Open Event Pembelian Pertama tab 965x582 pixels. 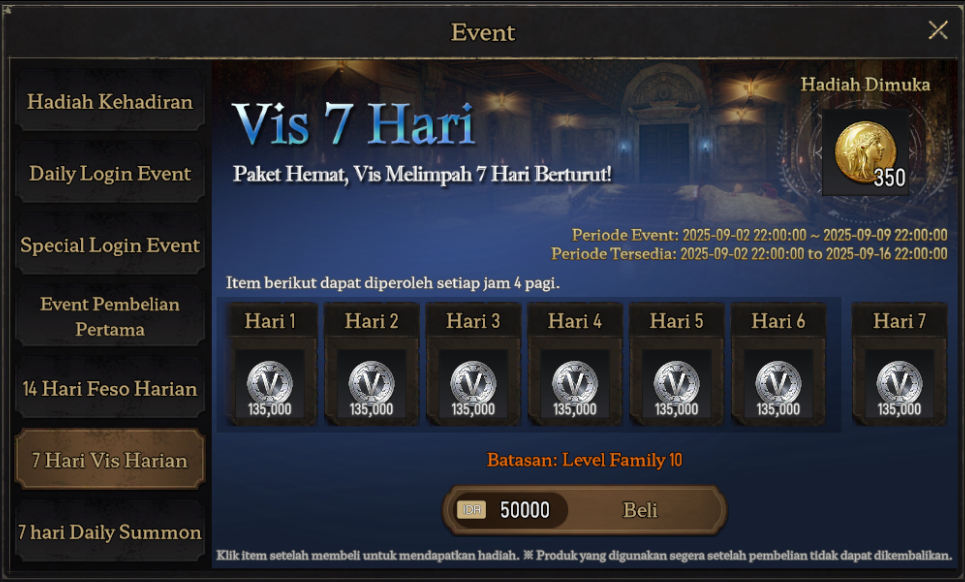tap(110, 317)
